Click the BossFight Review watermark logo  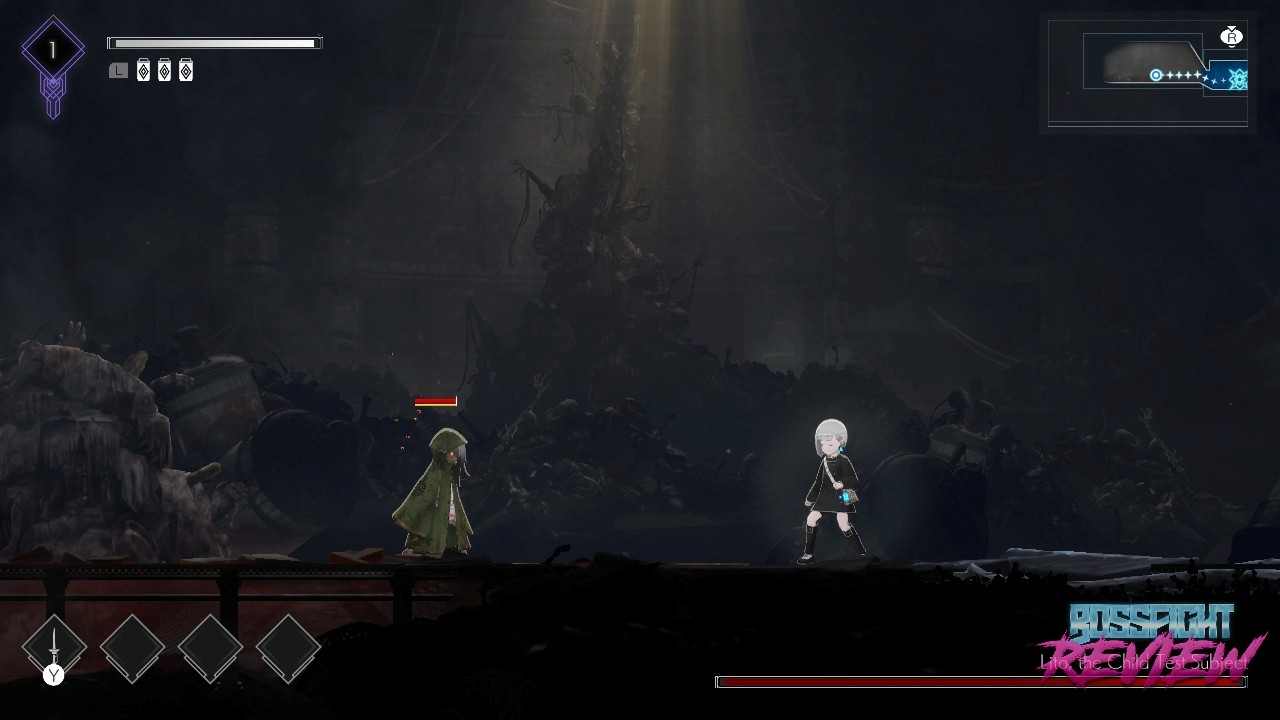[1153, 642]
